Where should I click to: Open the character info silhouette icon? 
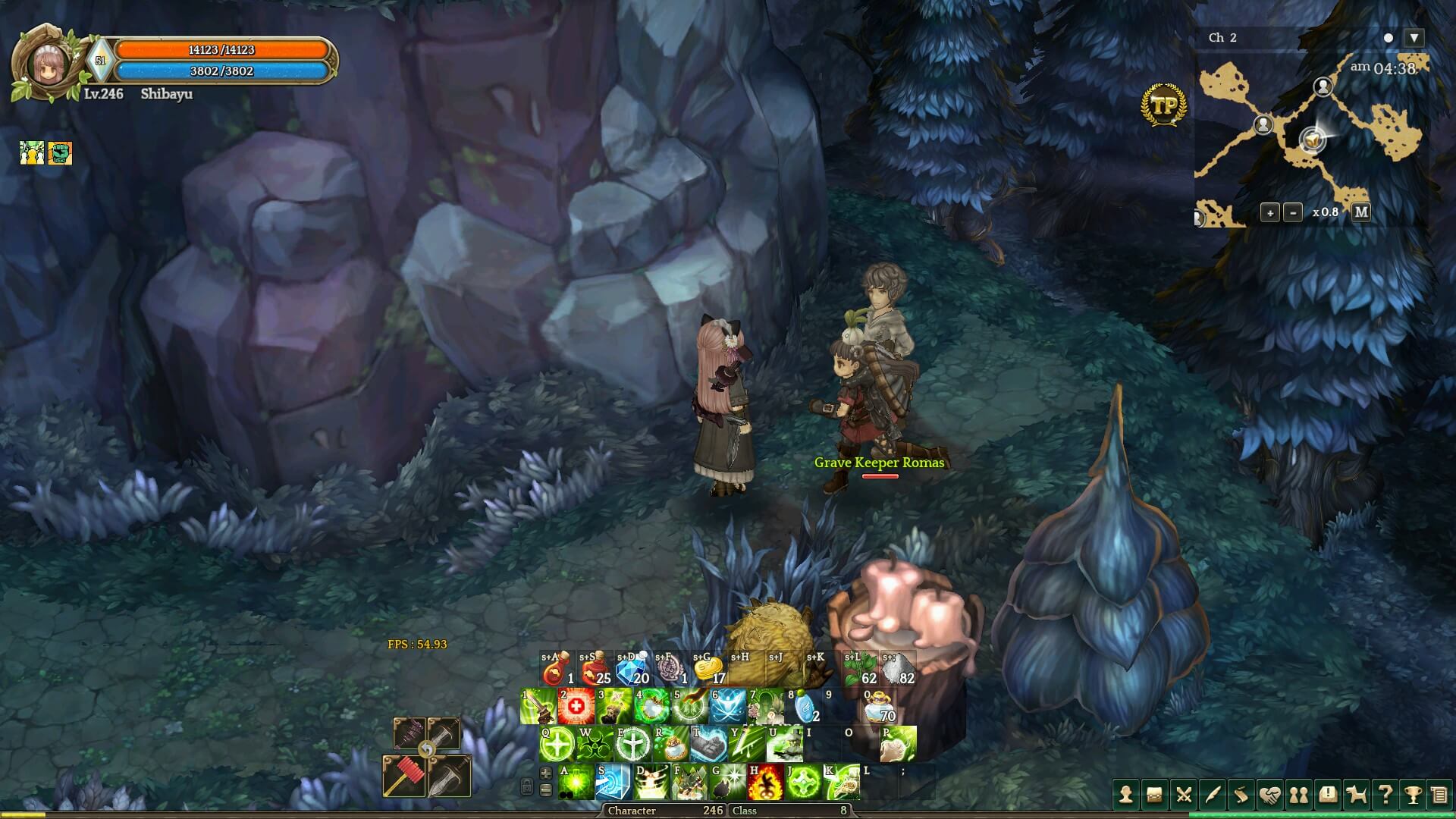1125,795
